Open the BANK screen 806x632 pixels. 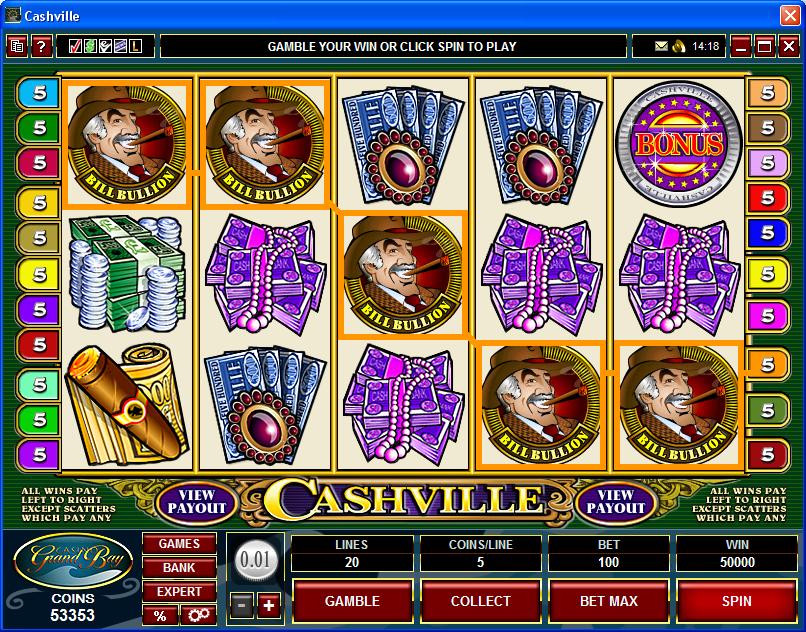point(180,568)
